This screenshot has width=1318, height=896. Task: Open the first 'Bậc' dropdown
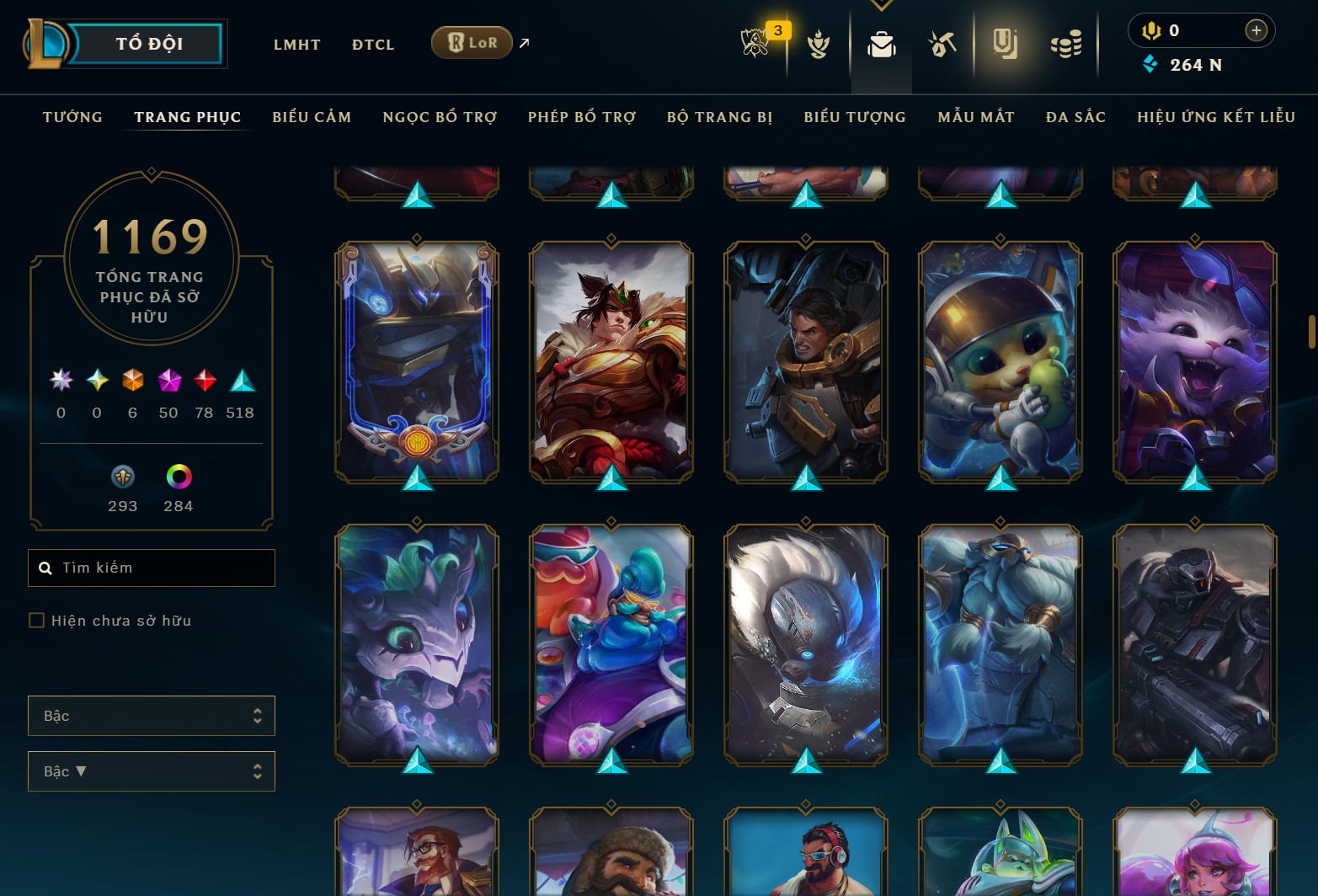(152, 715)
